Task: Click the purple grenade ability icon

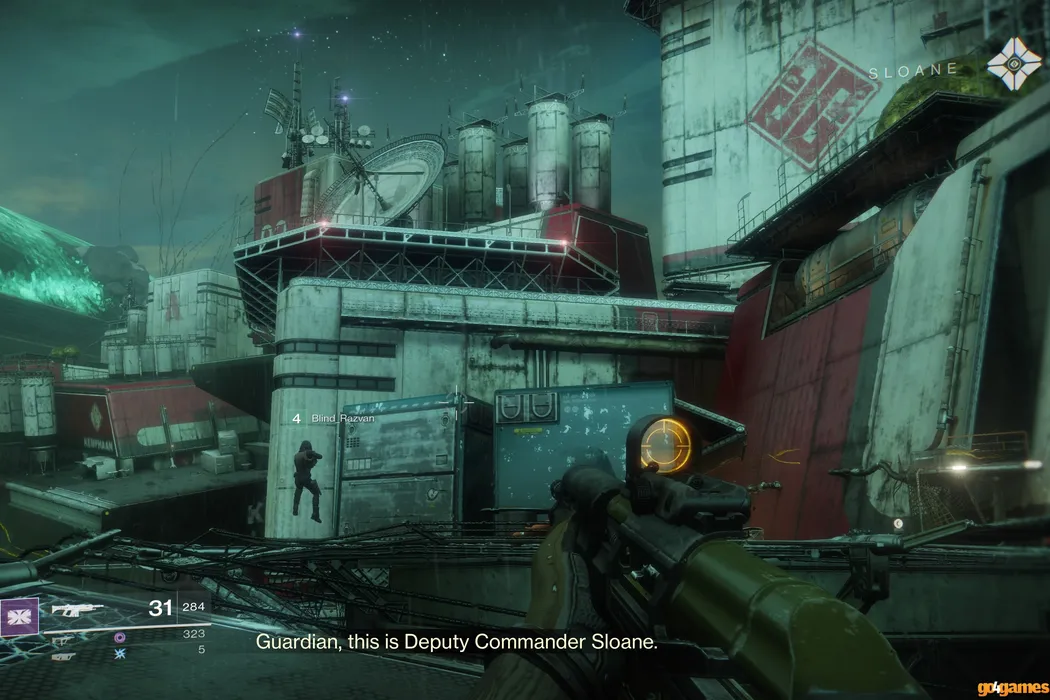Action: [120, 636]
